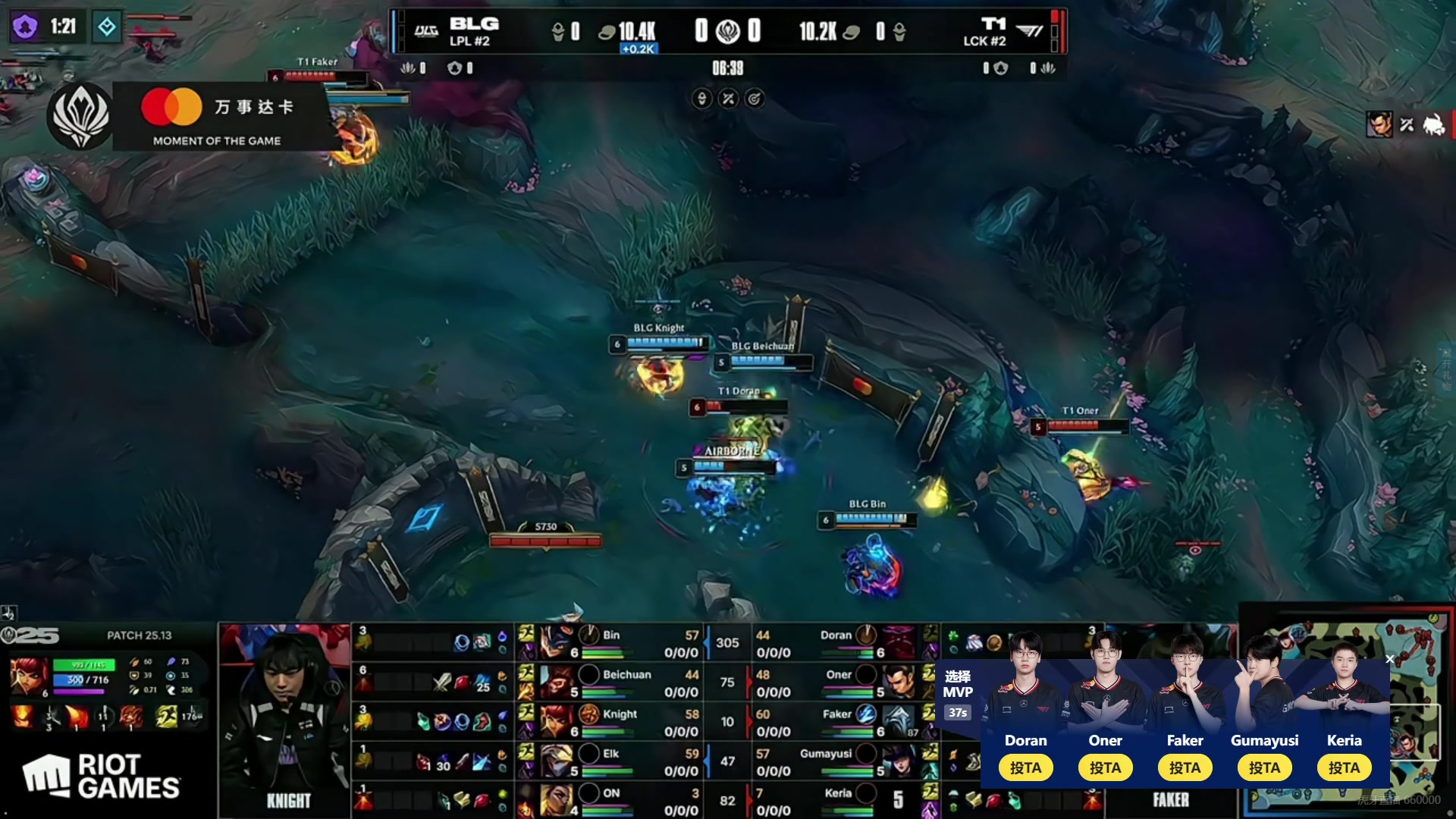The image size is (1456, 819).
Task: Select Gumayusi's name in the scoreboard list
Action: pos(825,754)
